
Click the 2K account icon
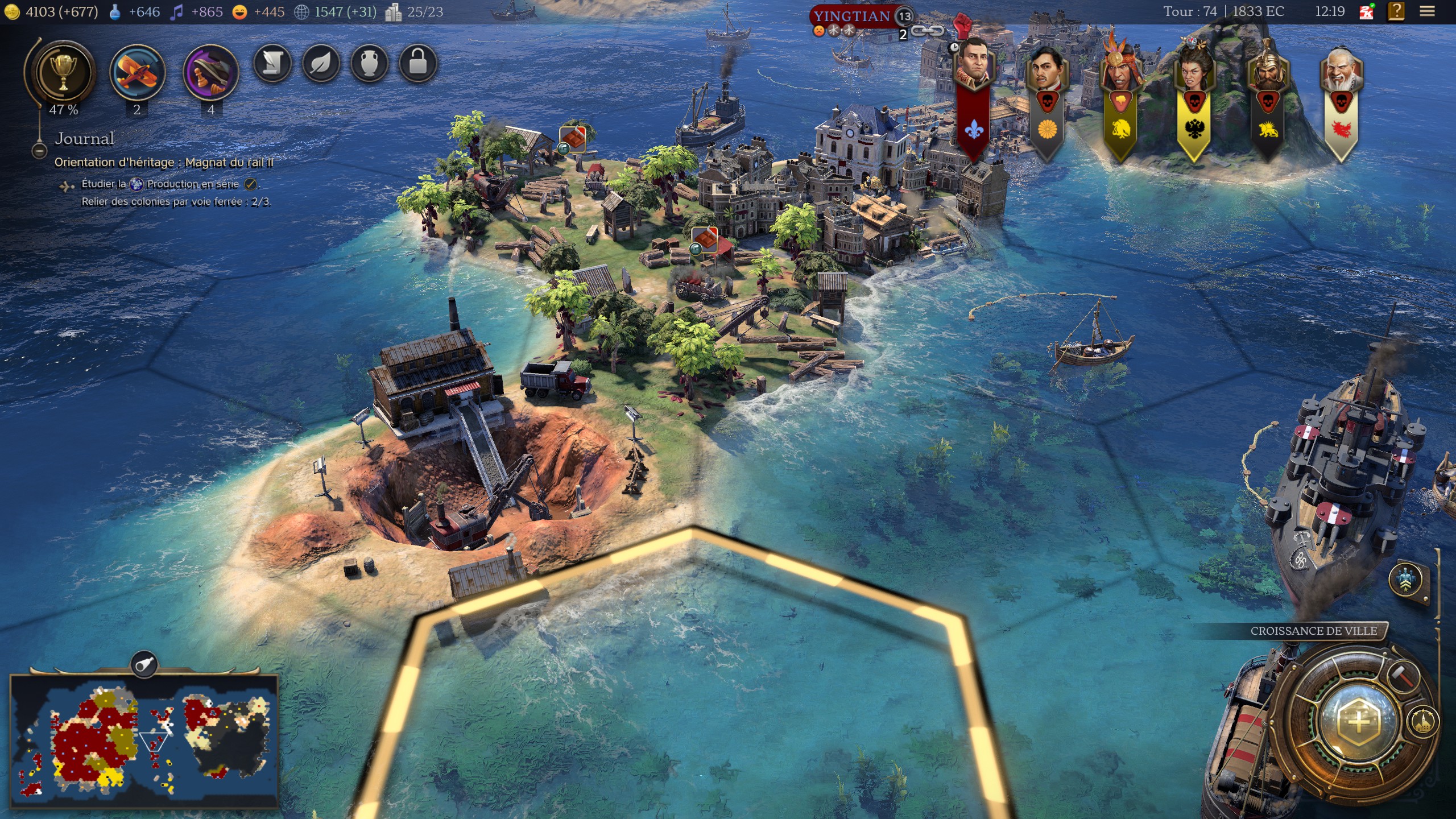click(1366, 11)
